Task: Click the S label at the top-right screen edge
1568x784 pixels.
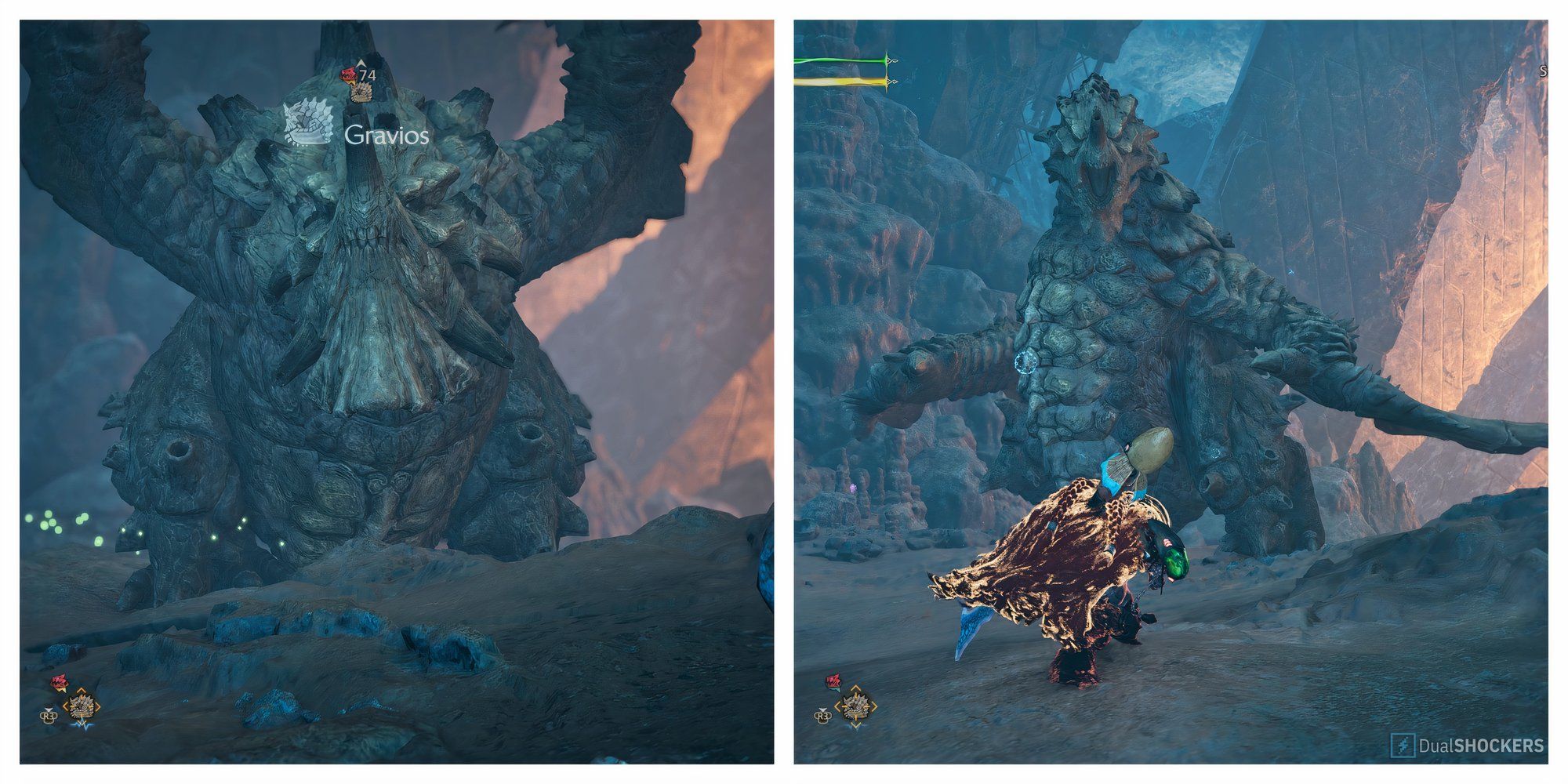Action: [1543, 71]
